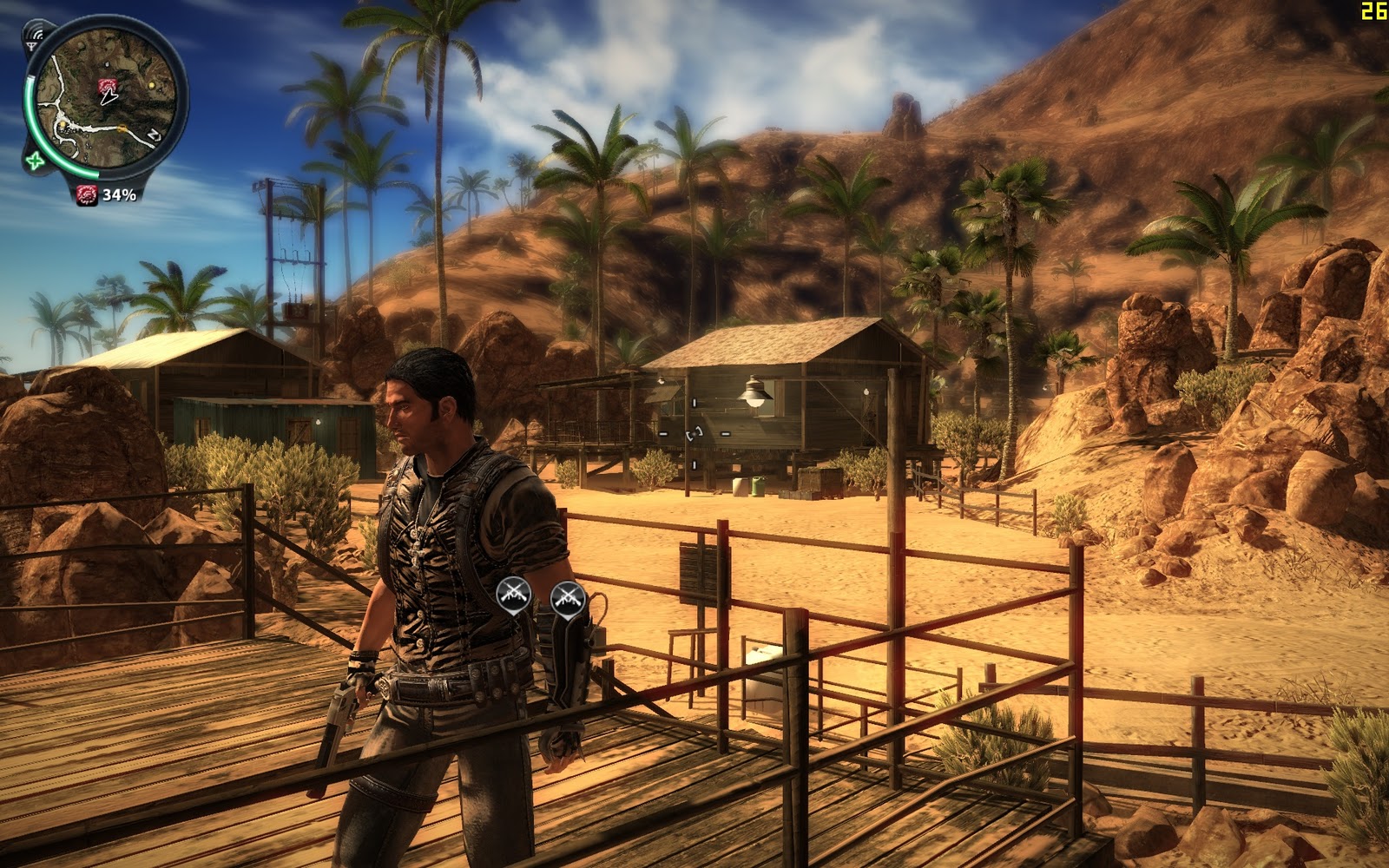This screenshot has width=1389, height=868.
Task: Click the 34% text label
Action: 119,194
